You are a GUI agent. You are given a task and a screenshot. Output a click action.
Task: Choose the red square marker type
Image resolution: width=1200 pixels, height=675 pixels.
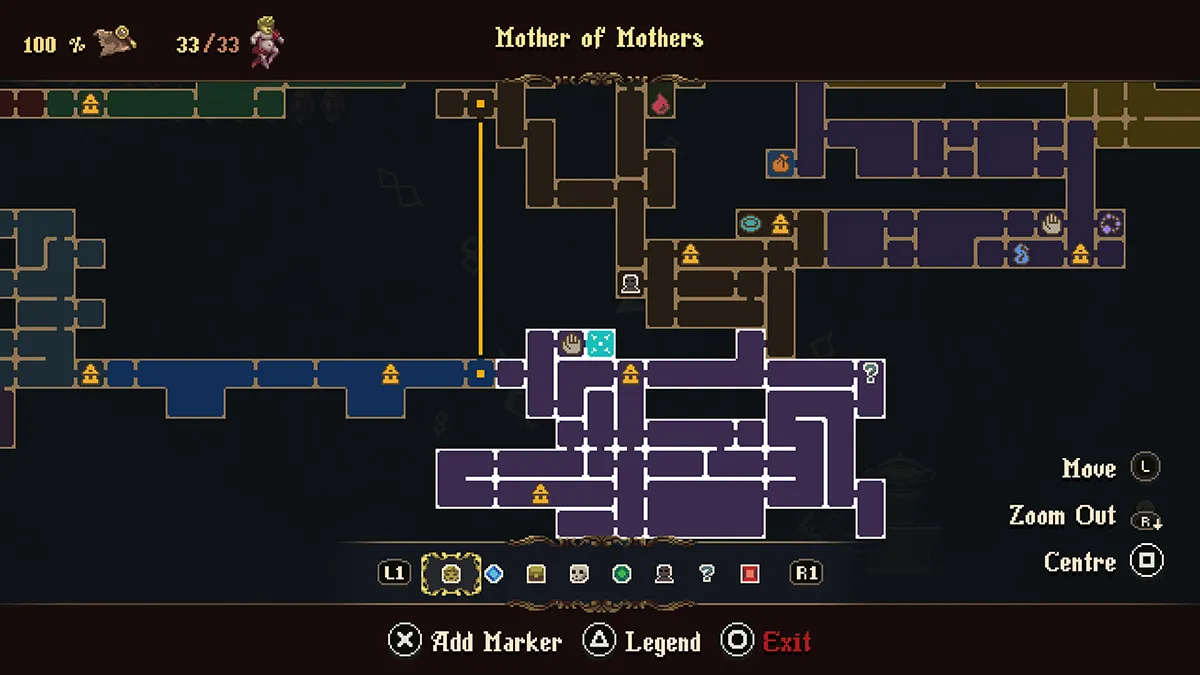tap(750, 574)
